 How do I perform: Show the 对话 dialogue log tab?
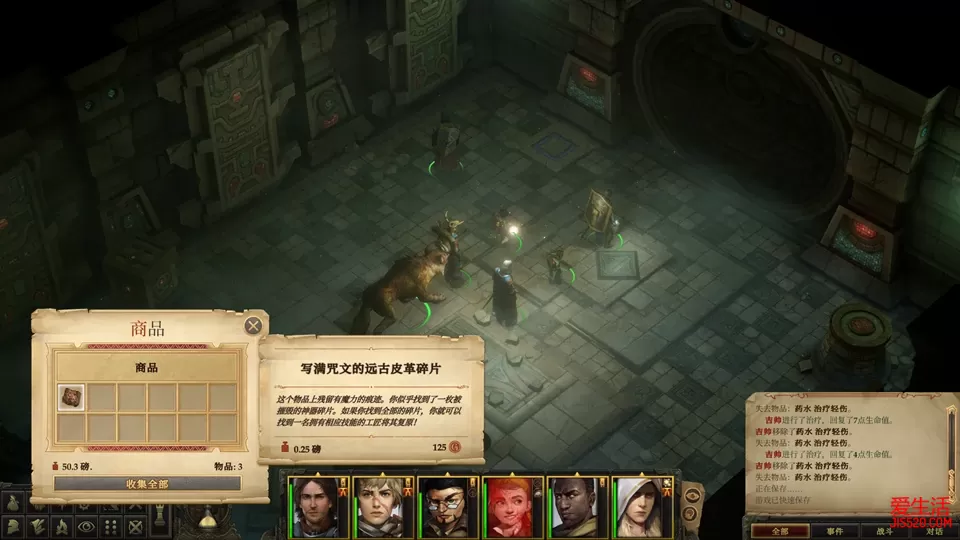932,532
